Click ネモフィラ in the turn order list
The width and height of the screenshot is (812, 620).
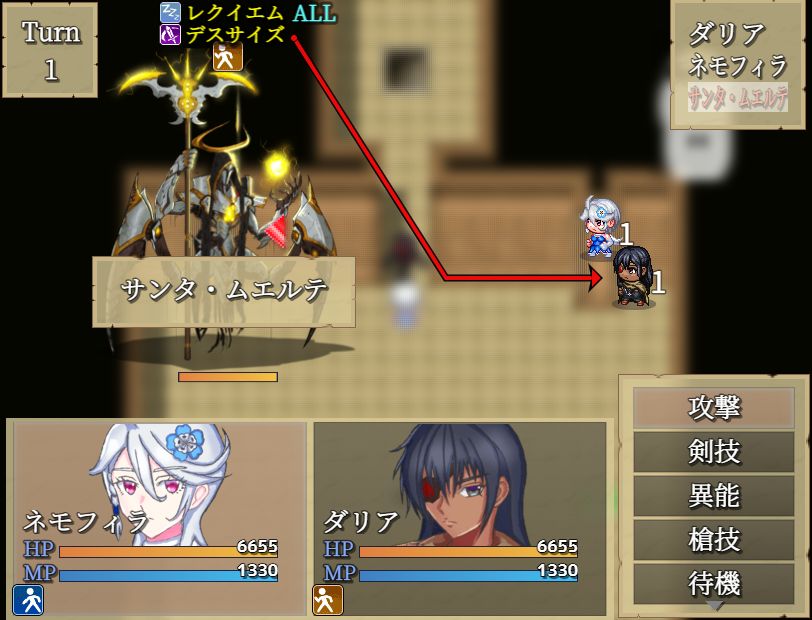[738, 67]
